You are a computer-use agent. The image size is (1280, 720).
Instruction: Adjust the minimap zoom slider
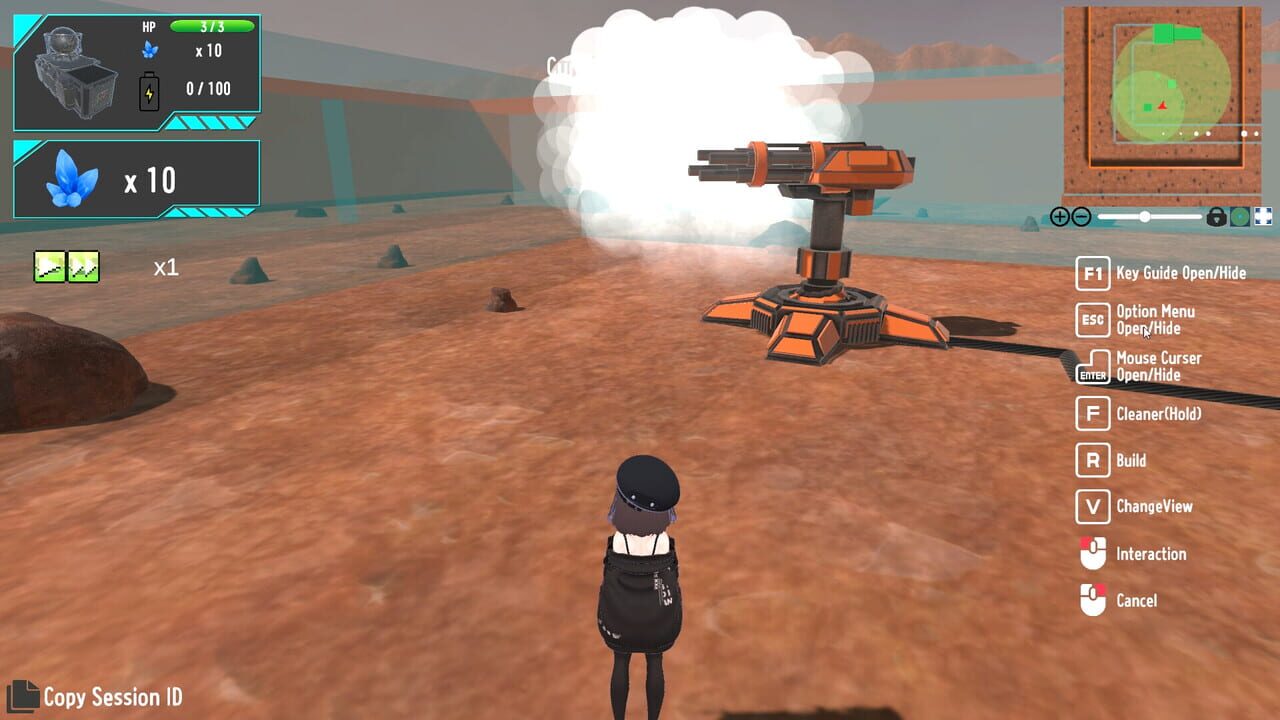coord(1144,216)
